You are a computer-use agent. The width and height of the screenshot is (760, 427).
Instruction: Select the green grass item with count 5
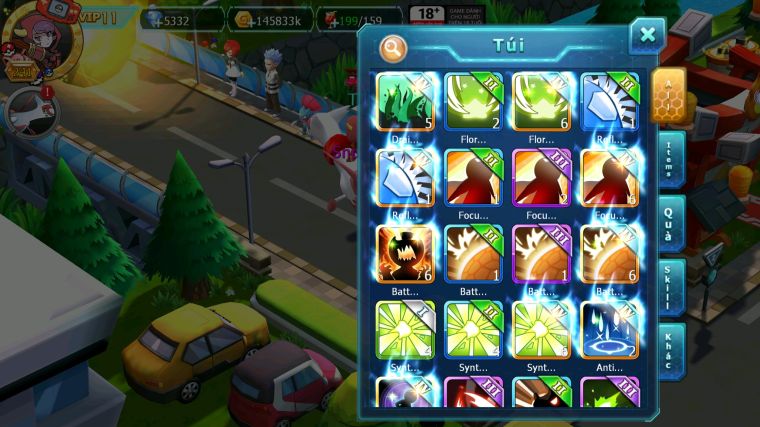pos(406,101)
